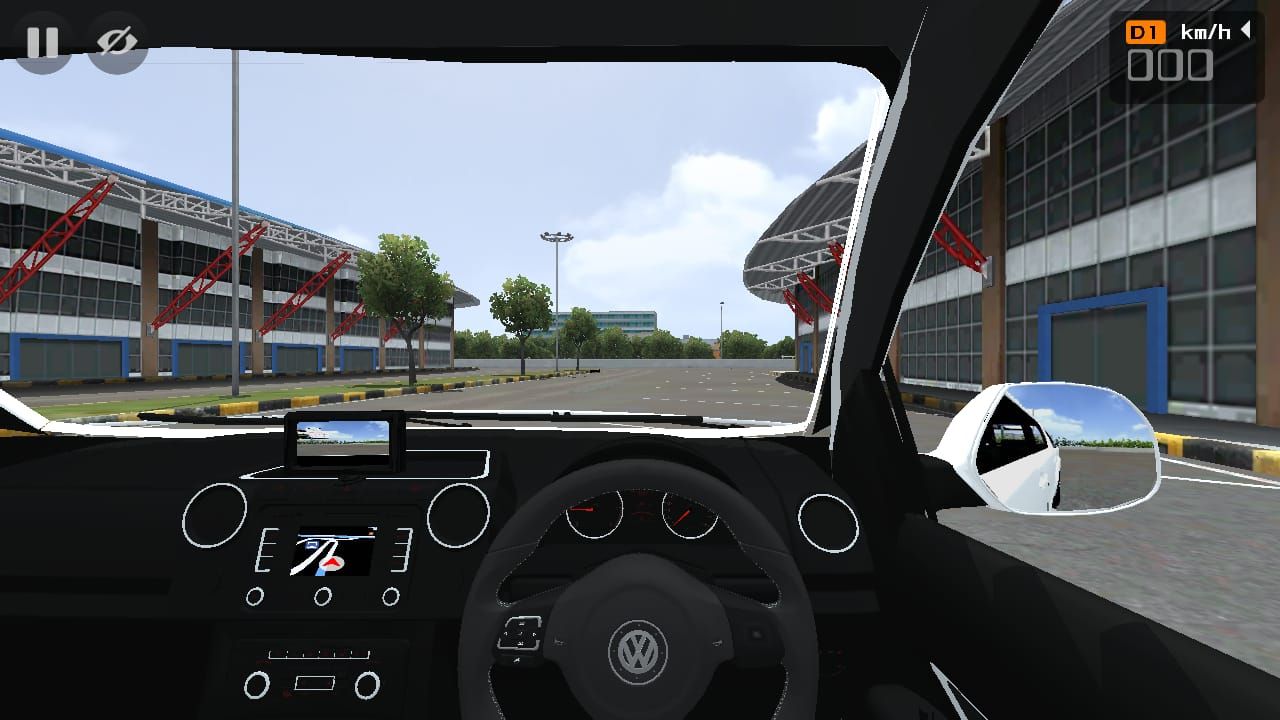
Task: Click the temperature slider on the climate panel
Action: point(317,654)
